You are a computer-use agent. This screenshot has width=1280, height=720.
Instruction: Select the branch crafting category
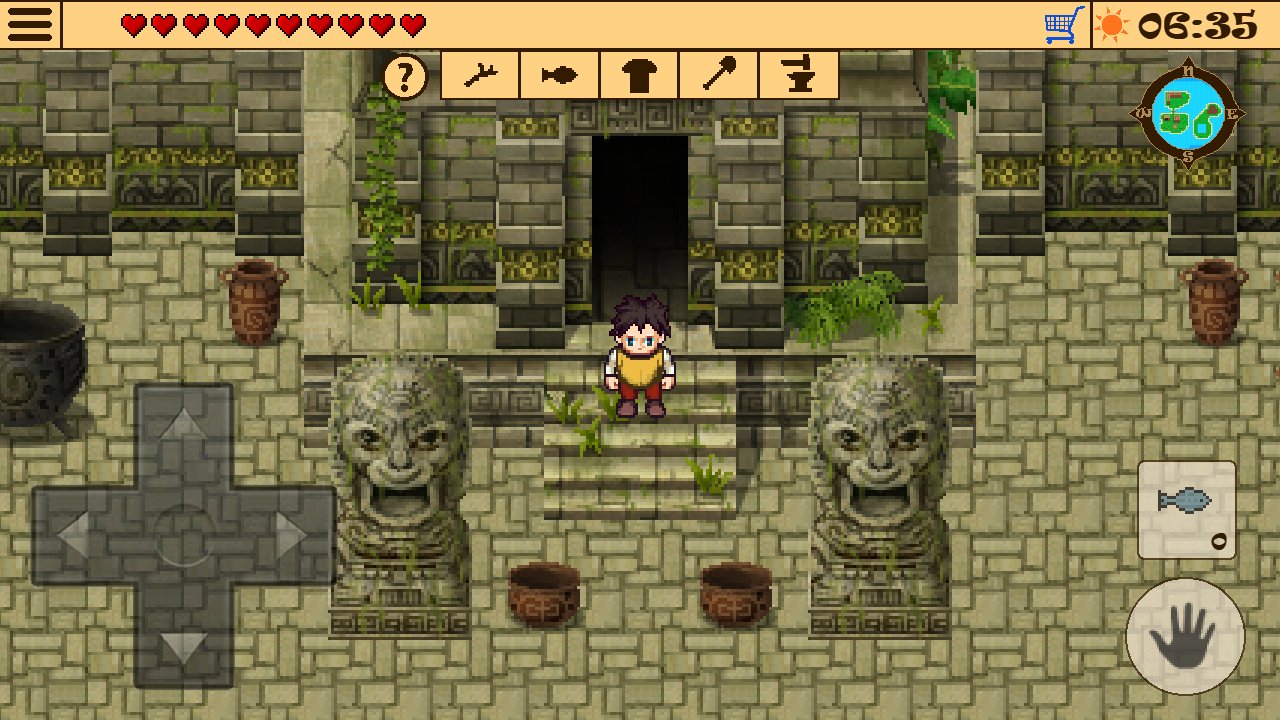480,76
